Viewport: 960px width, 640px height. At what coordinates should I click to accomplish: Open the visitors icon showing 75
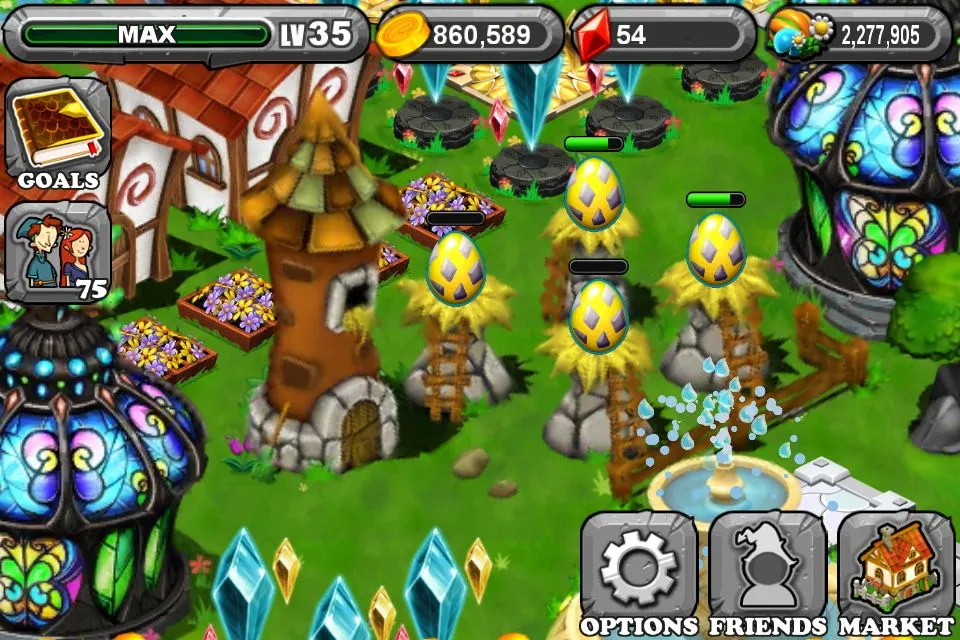(58, 250)
